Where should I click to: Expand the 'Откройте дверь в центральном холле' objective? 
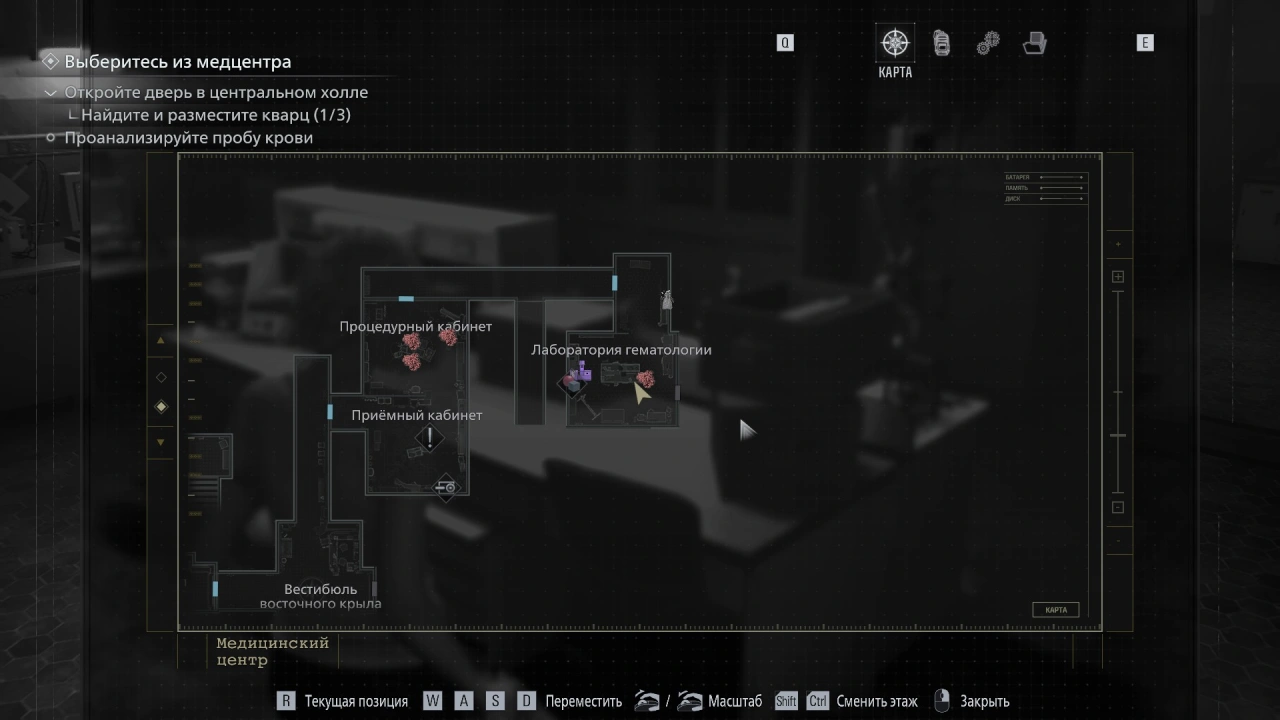coord(51,93)
